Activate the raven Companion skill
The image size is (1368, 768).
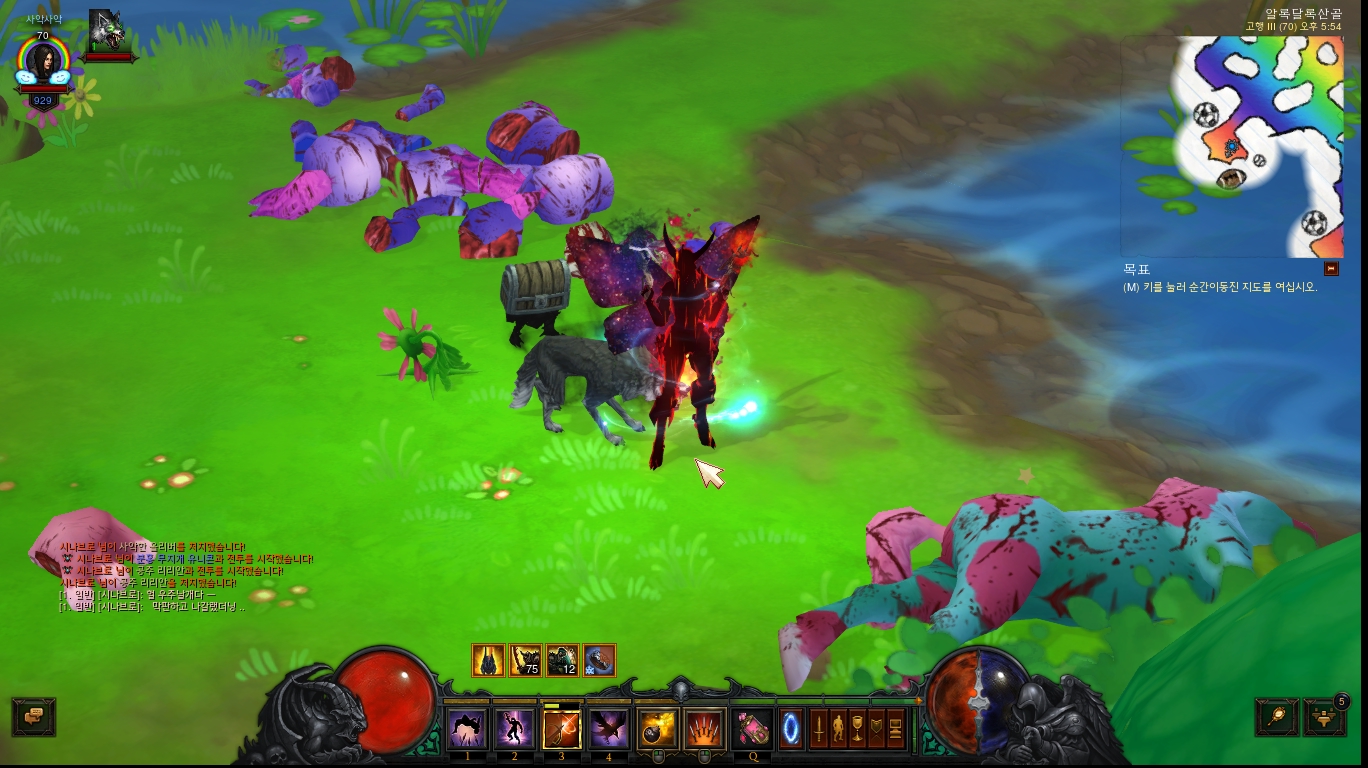(608, 729)
